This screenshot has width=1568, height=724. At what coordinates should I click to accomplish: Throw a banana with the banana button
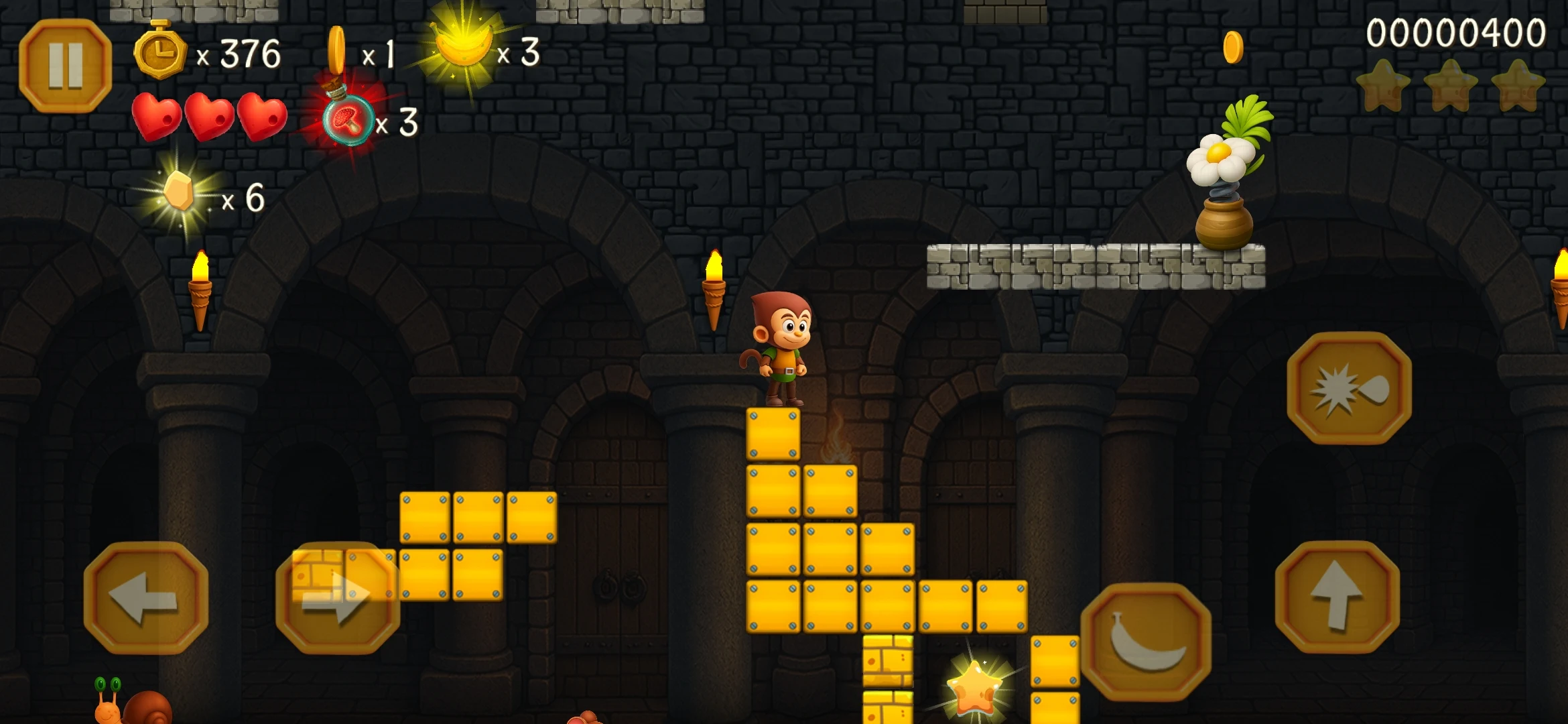[1145, 642]
